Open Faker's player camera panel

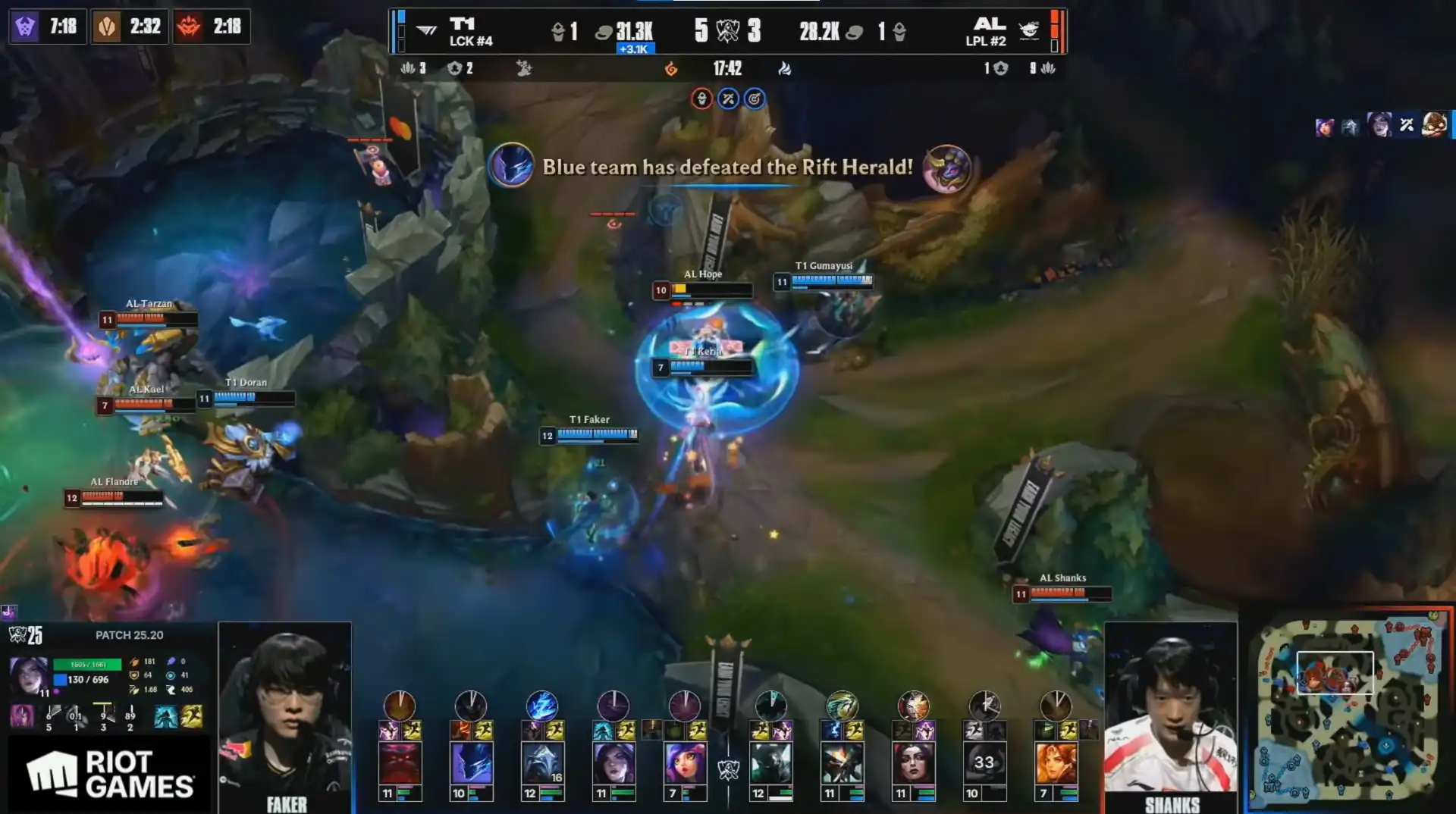pos(285,716)
